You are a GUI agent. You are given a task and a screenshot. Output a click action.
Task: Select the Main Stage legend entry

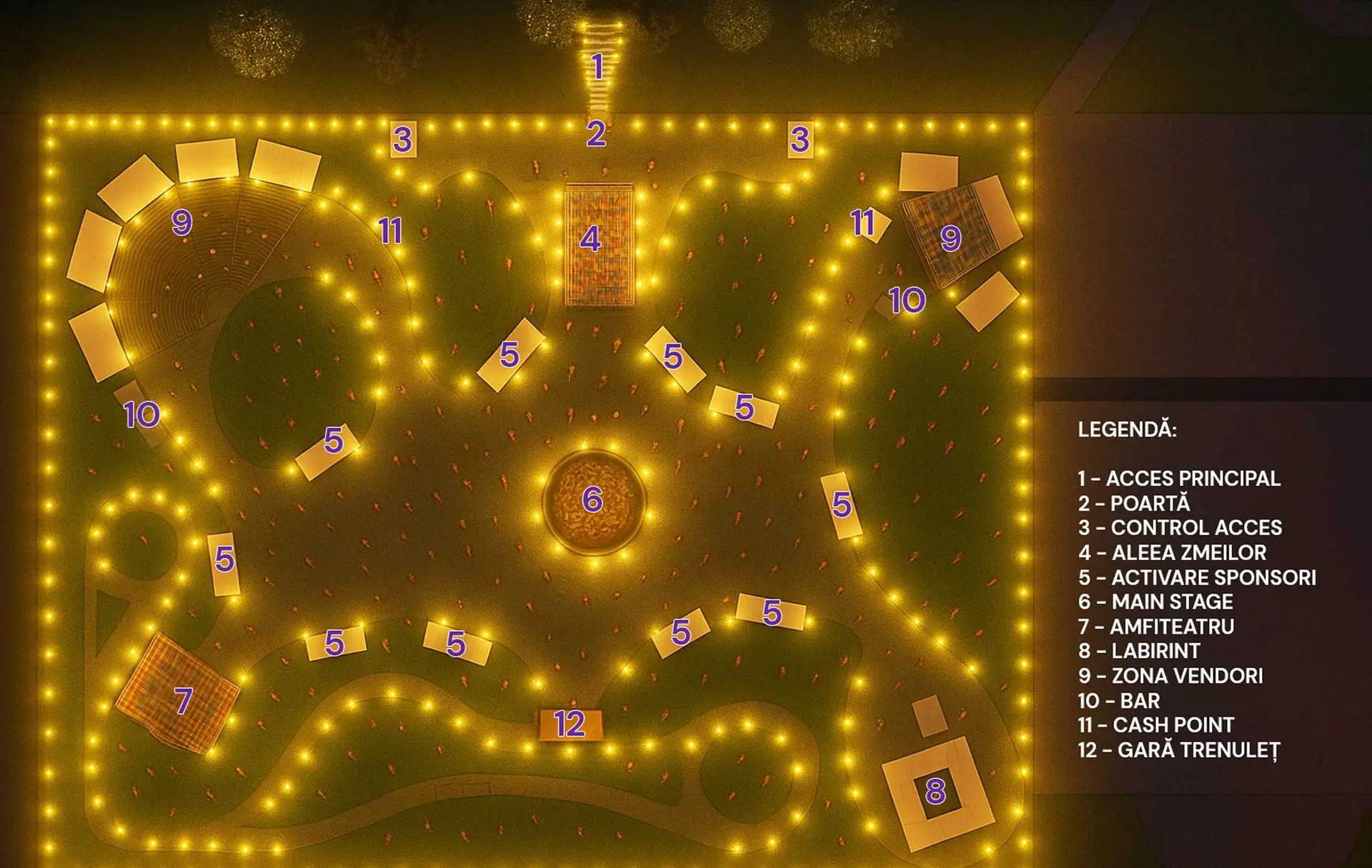(1155, 602)
